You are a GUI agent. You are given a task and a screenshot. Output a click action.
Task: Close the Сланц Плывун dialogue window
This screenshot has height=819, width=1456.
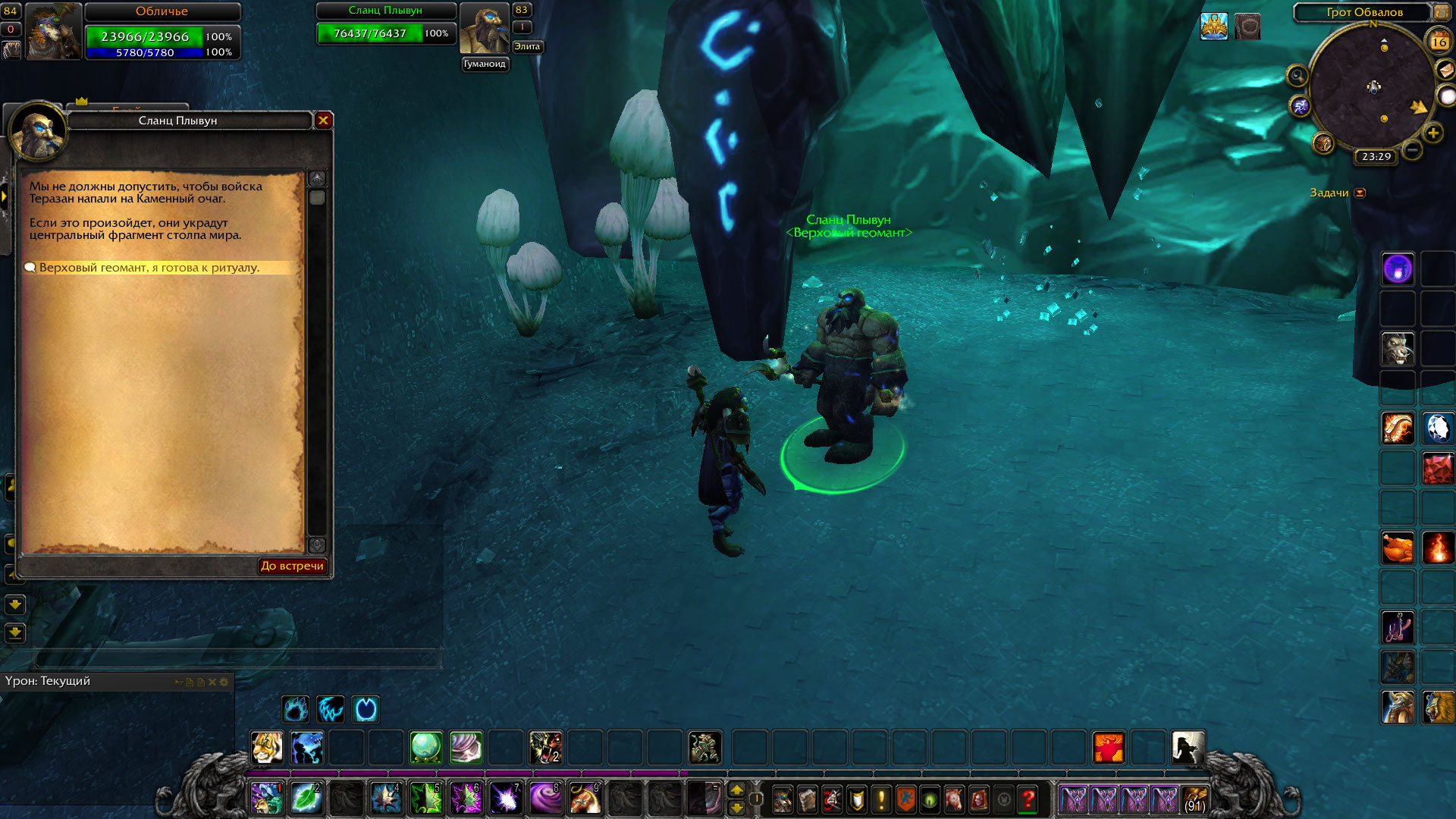(324, 121)
